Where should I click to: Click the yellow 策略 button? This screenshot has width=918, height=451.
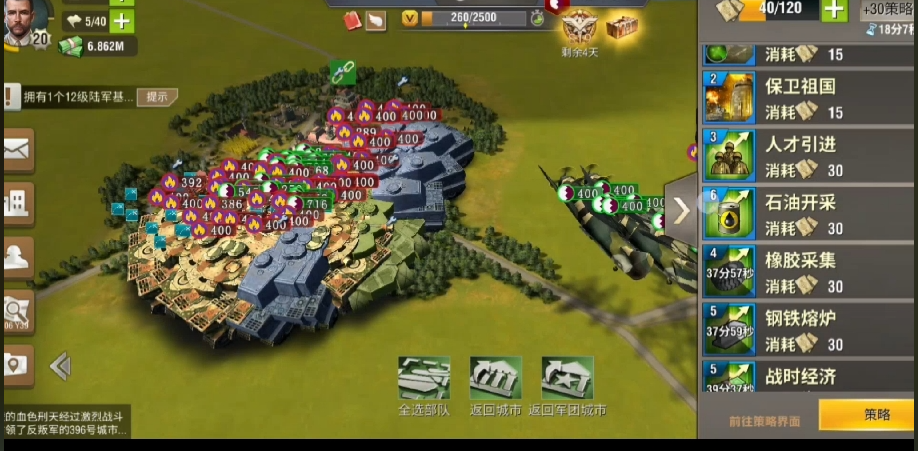(867, 415)
